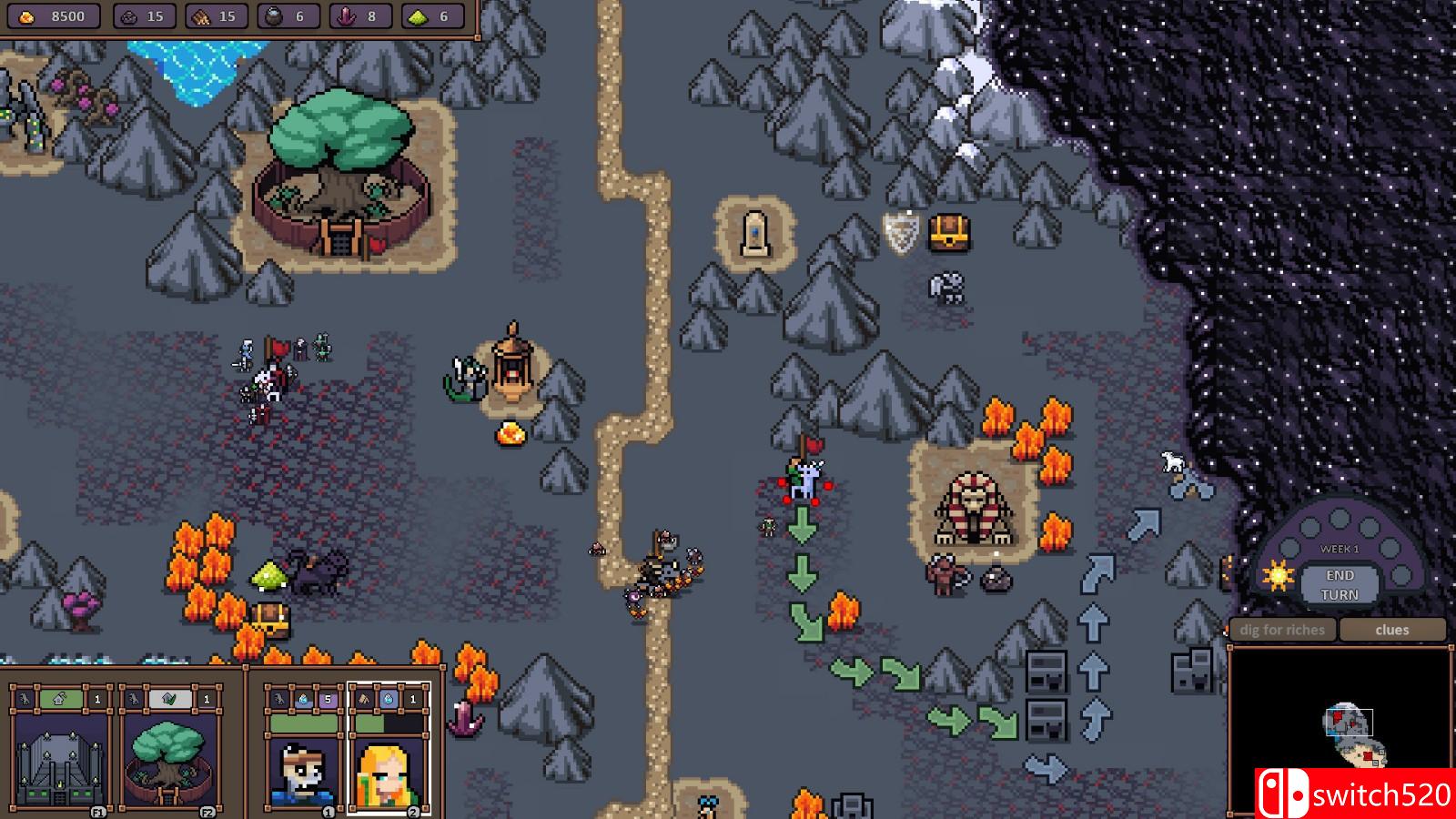Open hero 1's mana orb indicator
The width and height of the screenshot is (1456, 819).
click(302, 701)
